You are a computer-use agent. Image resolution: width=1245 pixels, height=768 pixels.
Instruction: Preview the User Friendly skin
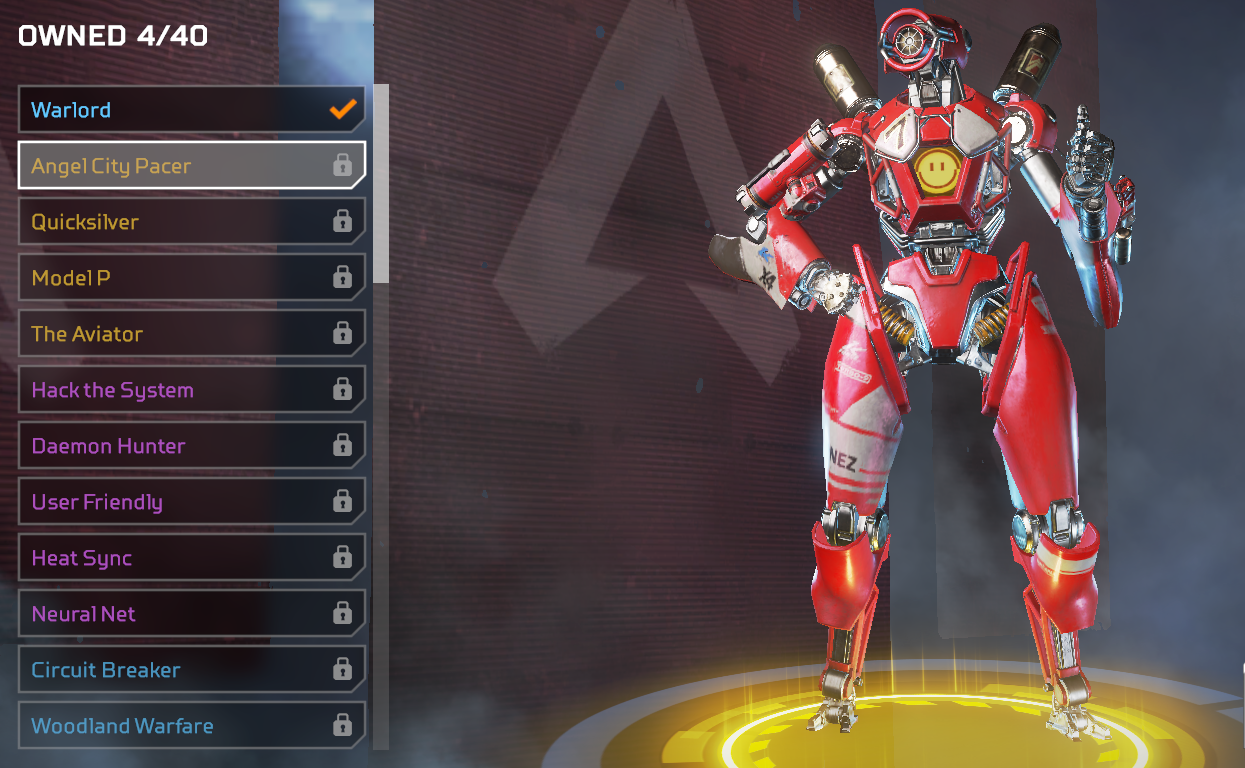pyautogui.click(x=190, y=502)
